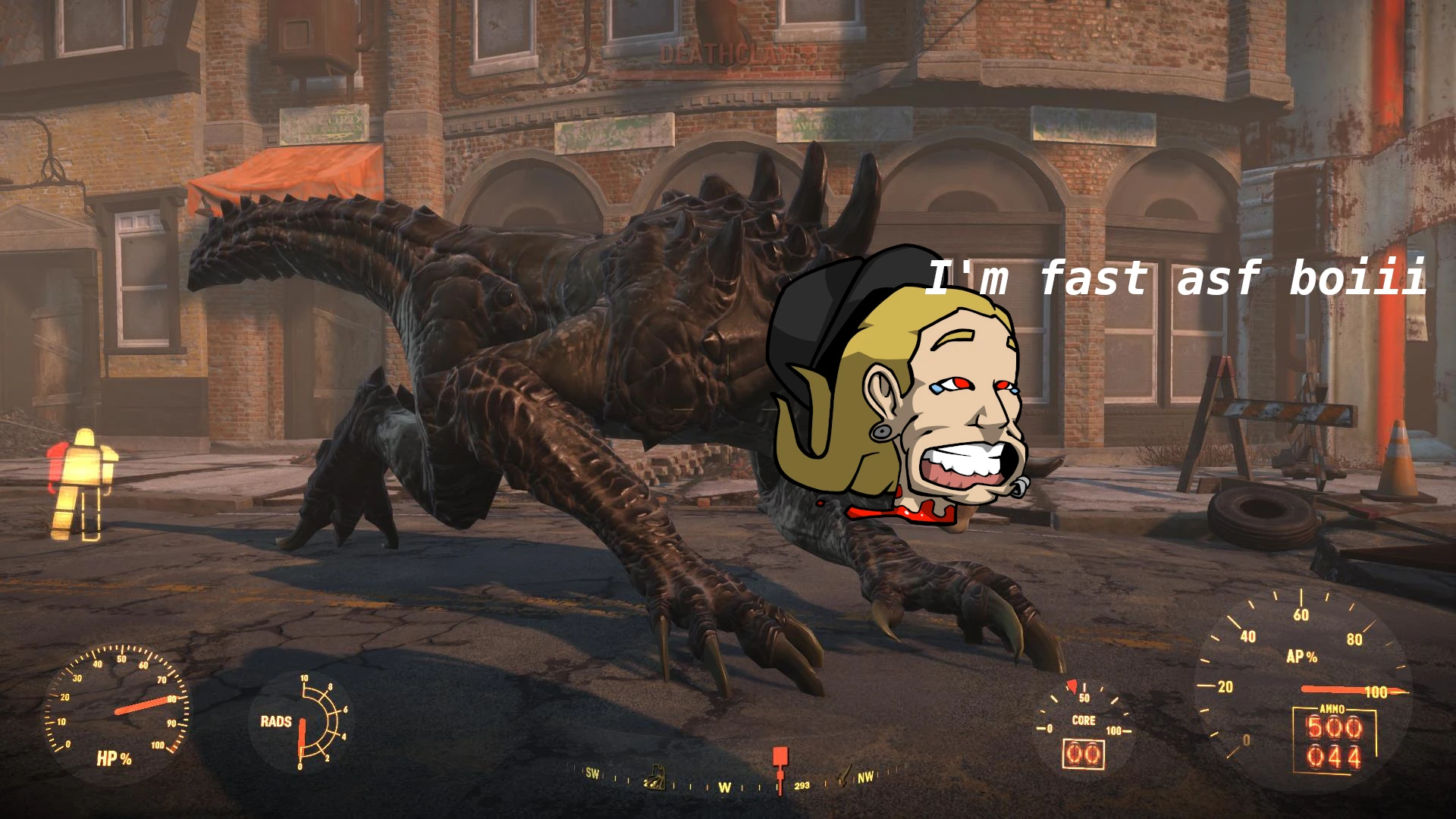
Task: Click the caption 'I'm fast asf boiii'
Action: (x=1181, y=280)
